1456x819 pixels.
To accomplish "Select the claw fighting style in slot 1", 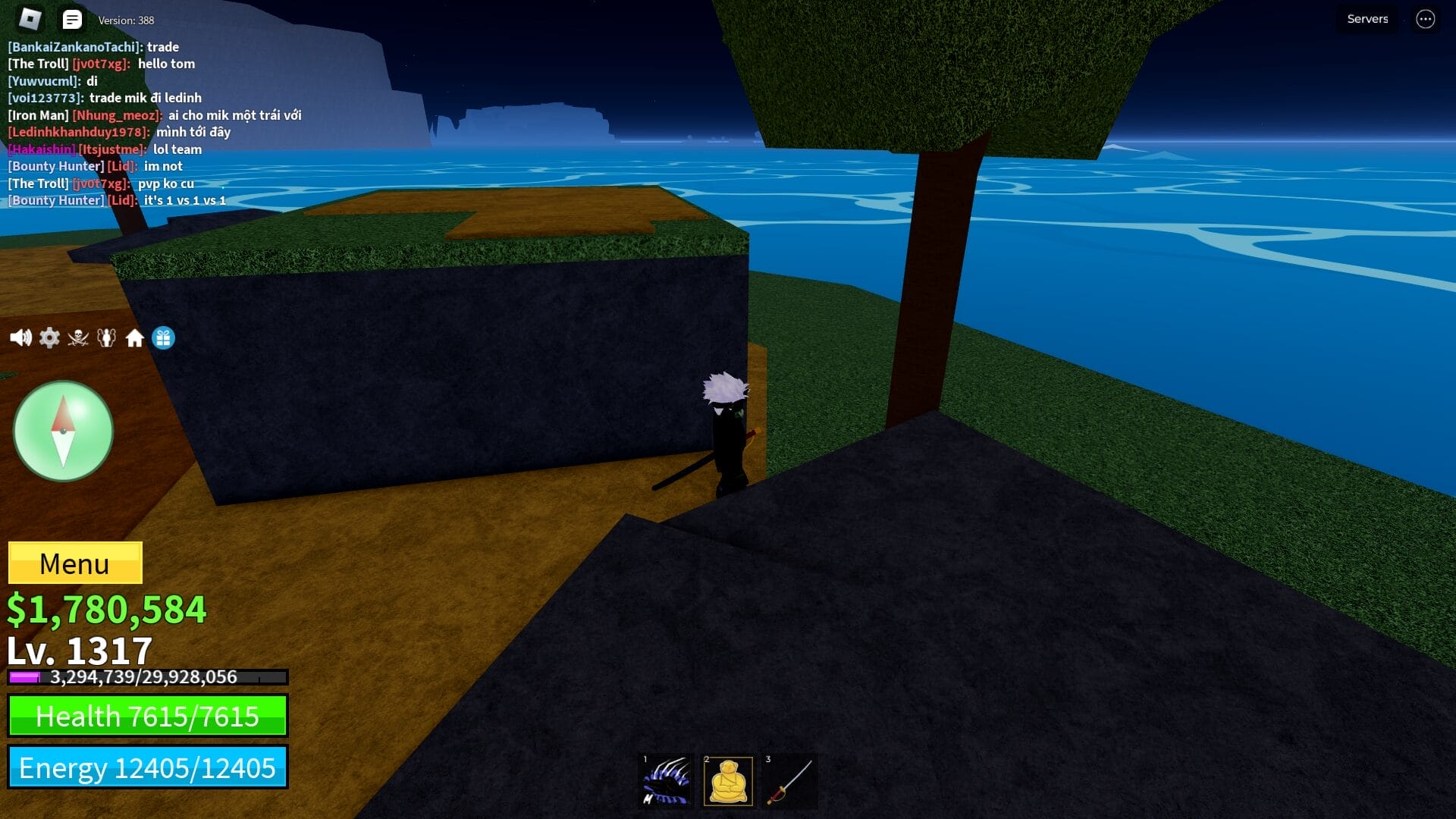I will pyautogui.click(x=665, y=780).
